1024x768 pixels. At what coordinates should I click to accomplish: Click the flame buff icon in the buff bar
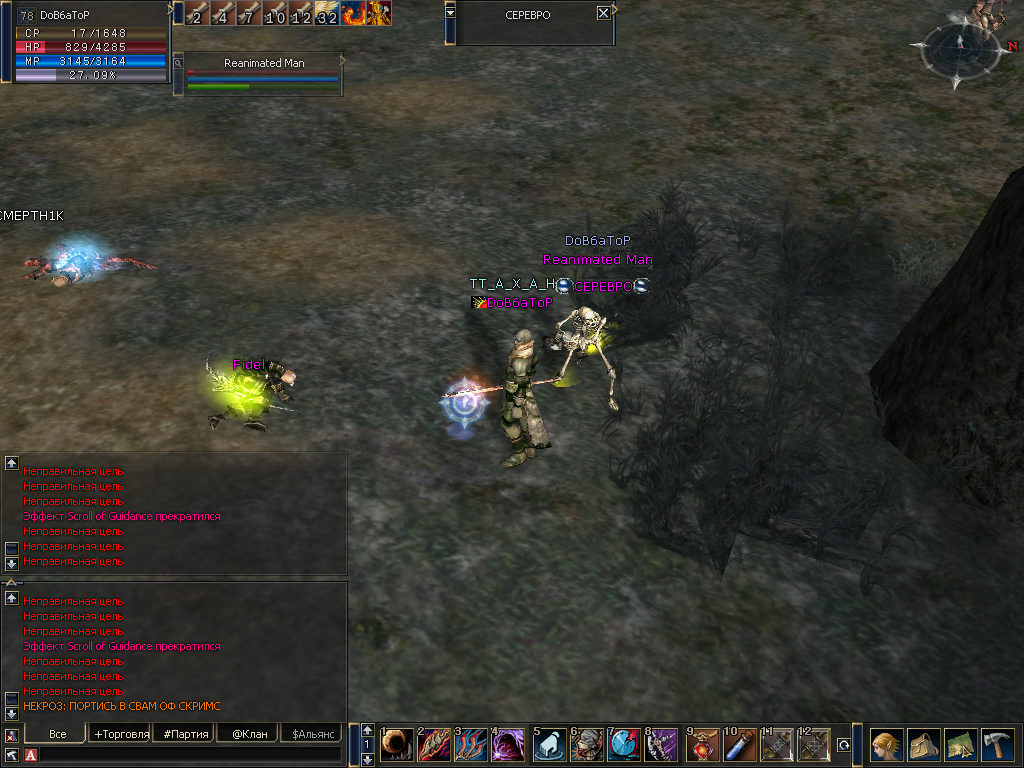click(x=354, y=13)
